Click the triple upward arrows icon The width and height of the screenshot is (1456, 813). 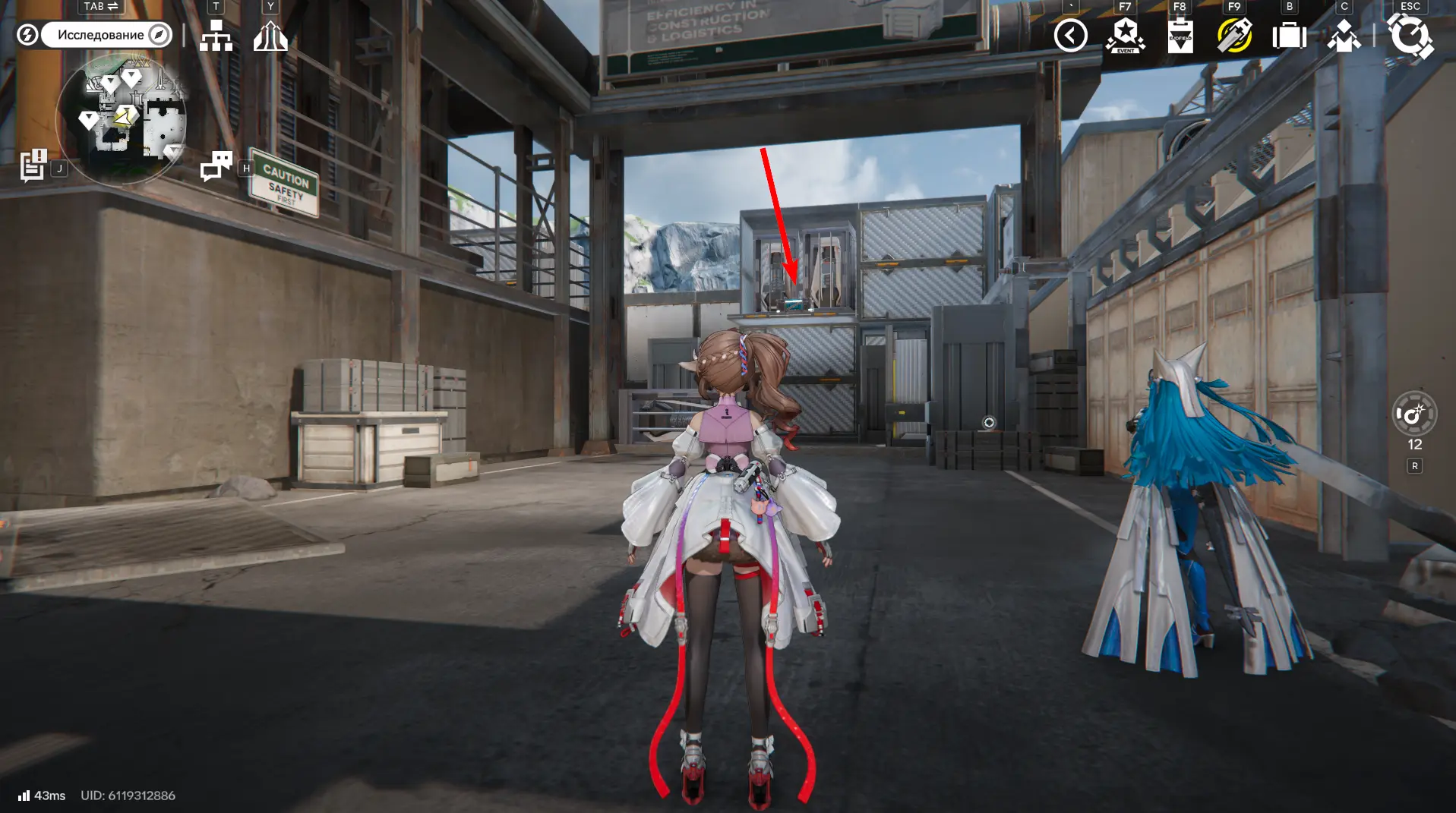click(270, 35)
